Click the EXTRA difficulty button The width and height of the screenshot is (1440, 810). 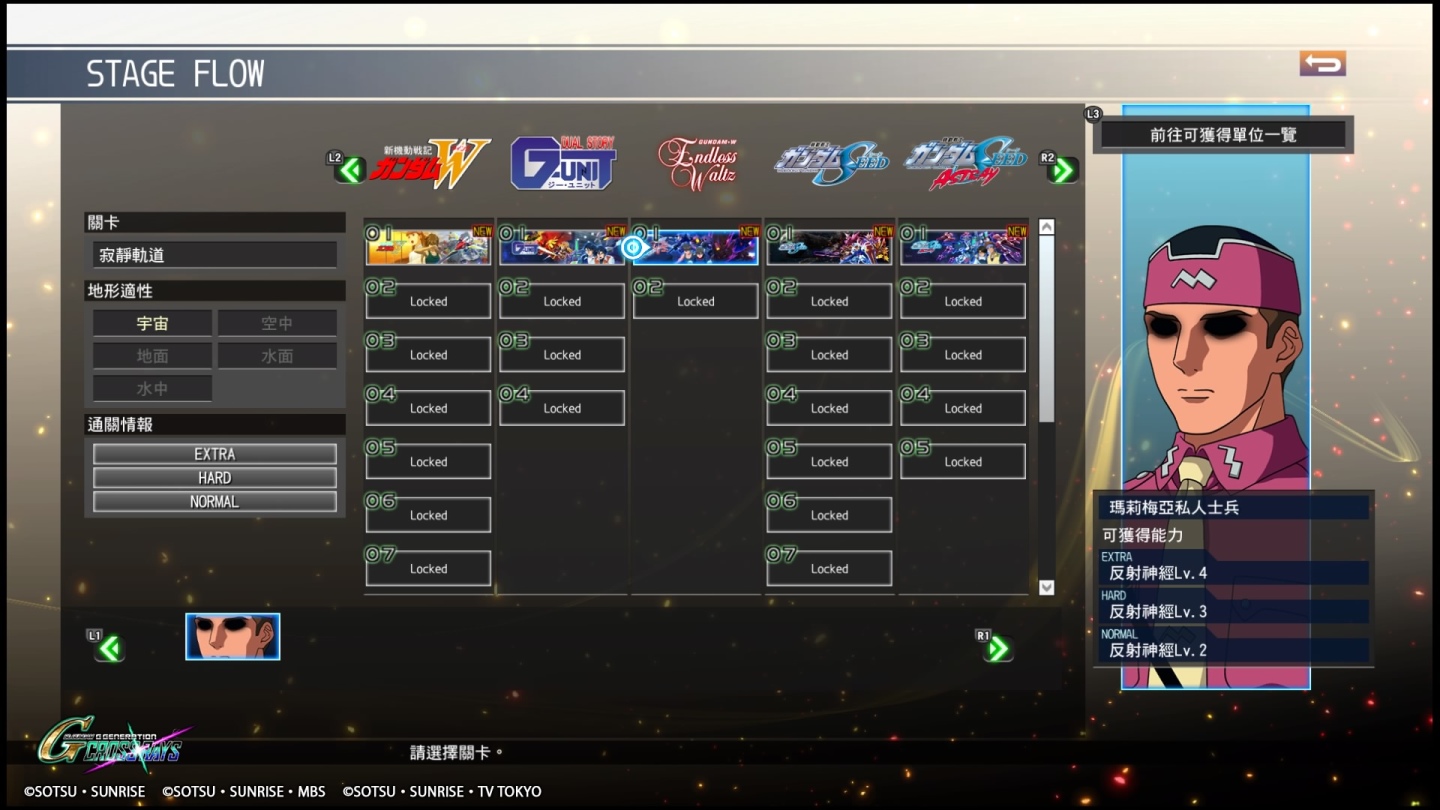tap(214, 453)
